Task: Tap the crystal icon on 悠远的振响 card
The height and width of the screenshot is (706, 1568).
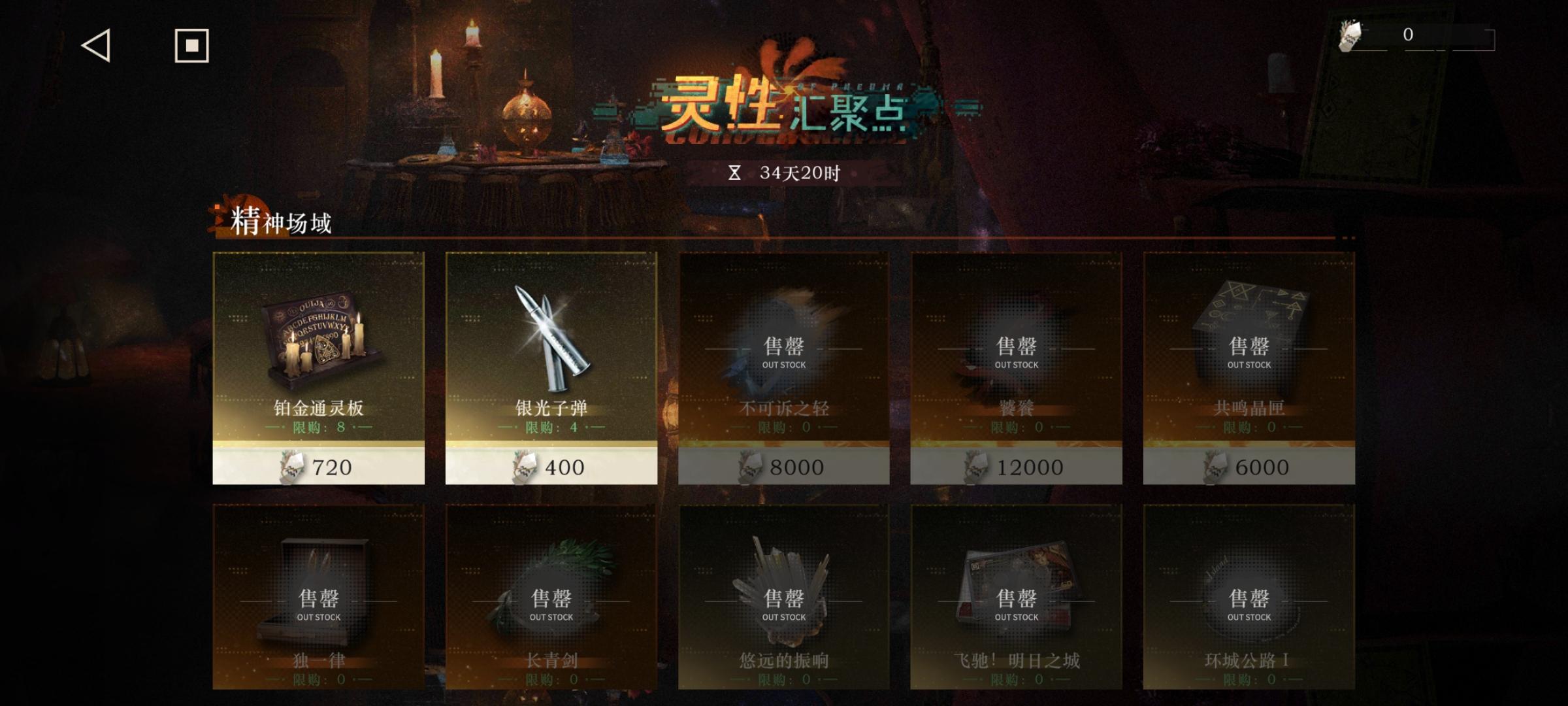Action: point(781,588)
